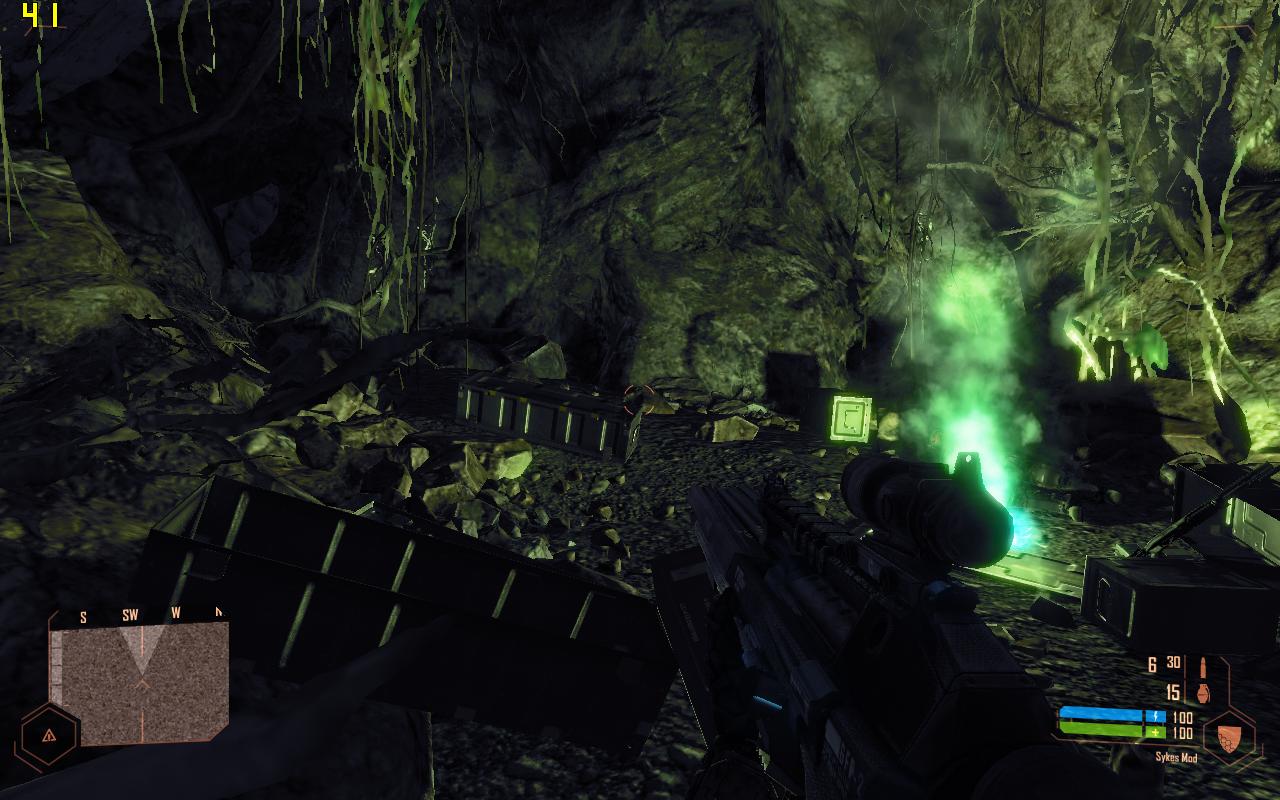Click the Sykes Mod label
The width and height of the screenshot is (1280, 800).
pyautogui.click(x=1176, y=757)
